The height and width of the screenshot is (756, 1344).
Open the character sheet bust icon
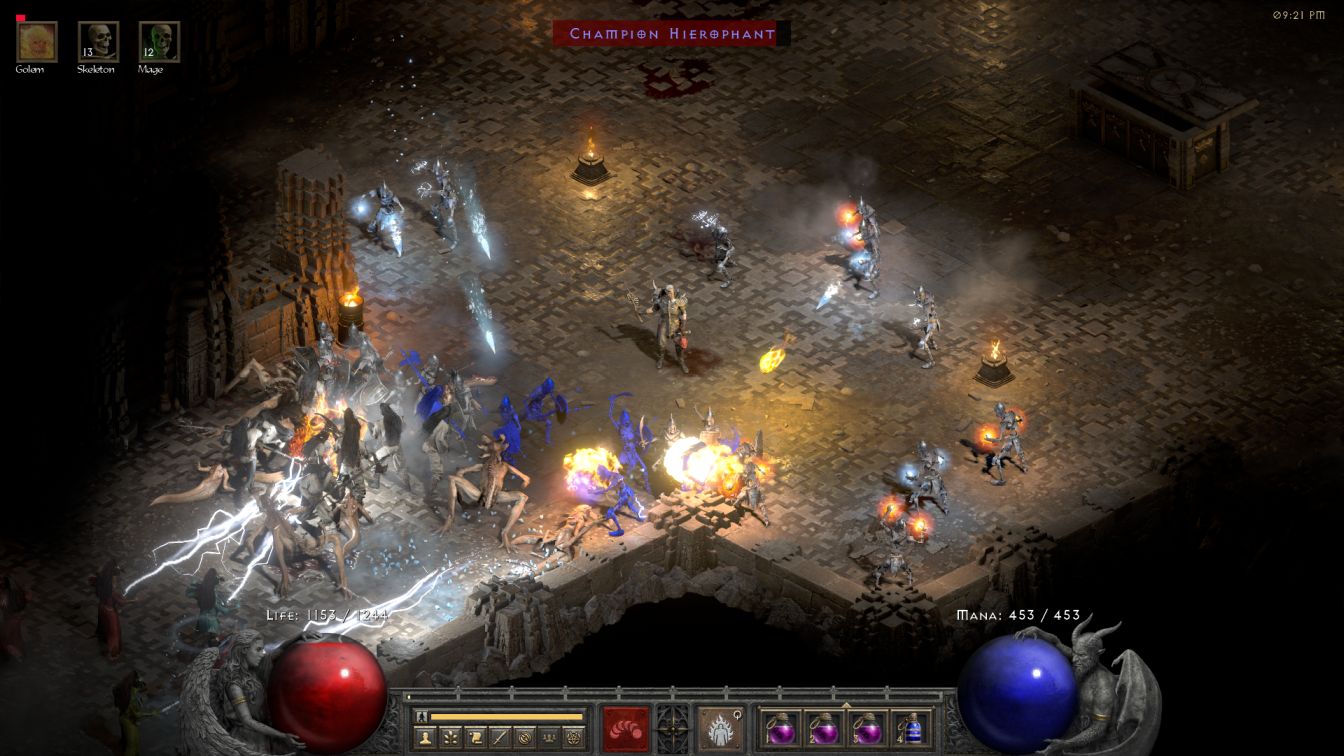pos(424,737)
